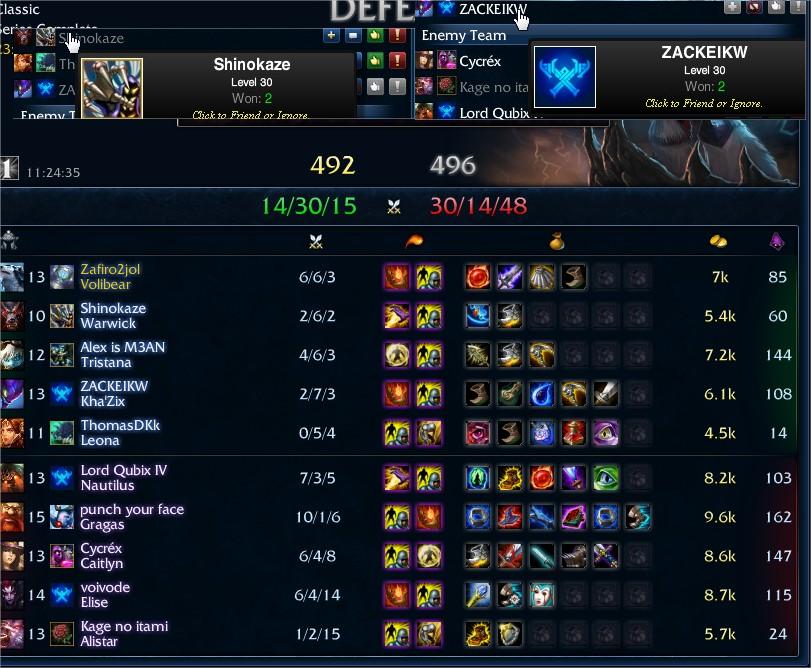The image size is (811, 668).
Task: Honor Shinokaze with the green thumbs-up
Action: 375,36
